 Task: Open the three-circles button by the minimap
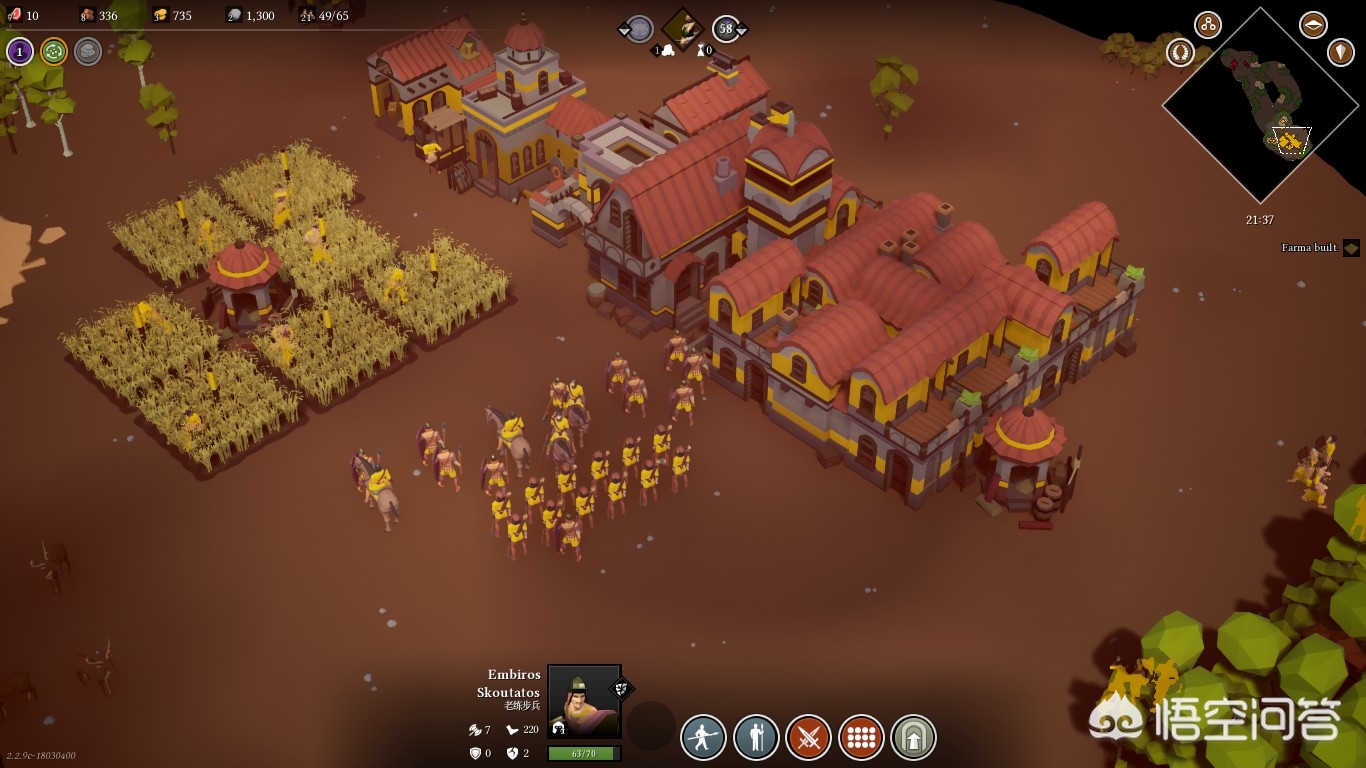(x=1208, y=25)
